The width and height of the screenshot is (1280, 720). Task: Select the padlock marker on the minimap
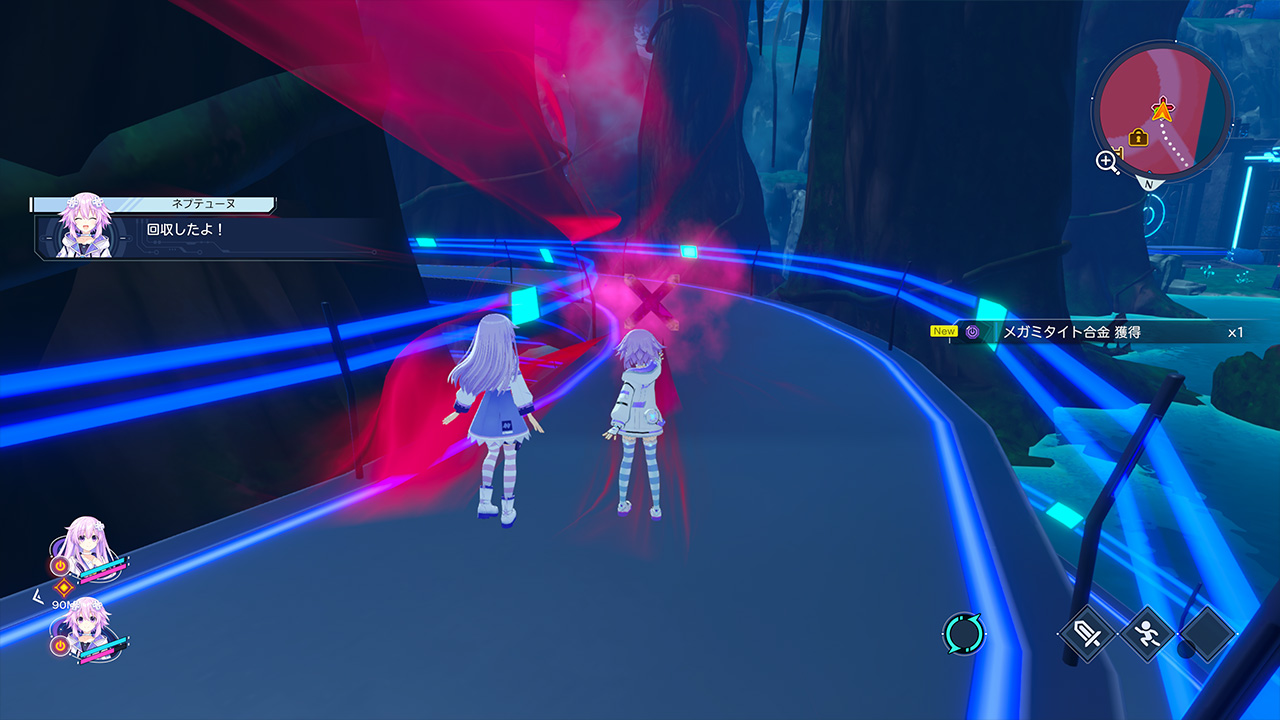coord(1138,137)
